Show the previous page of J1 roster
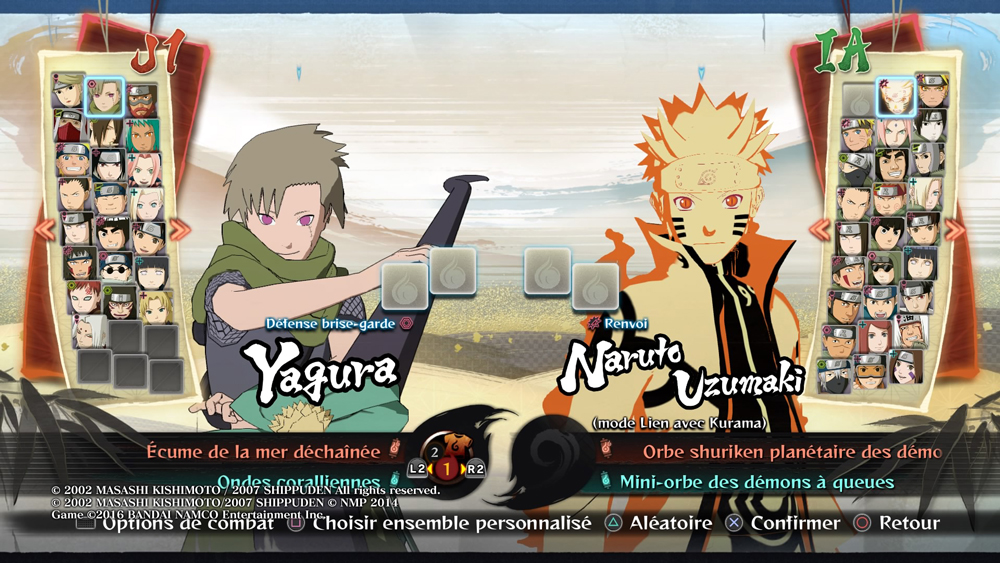This screenshot has width=1000, height=563. point(45,230)
